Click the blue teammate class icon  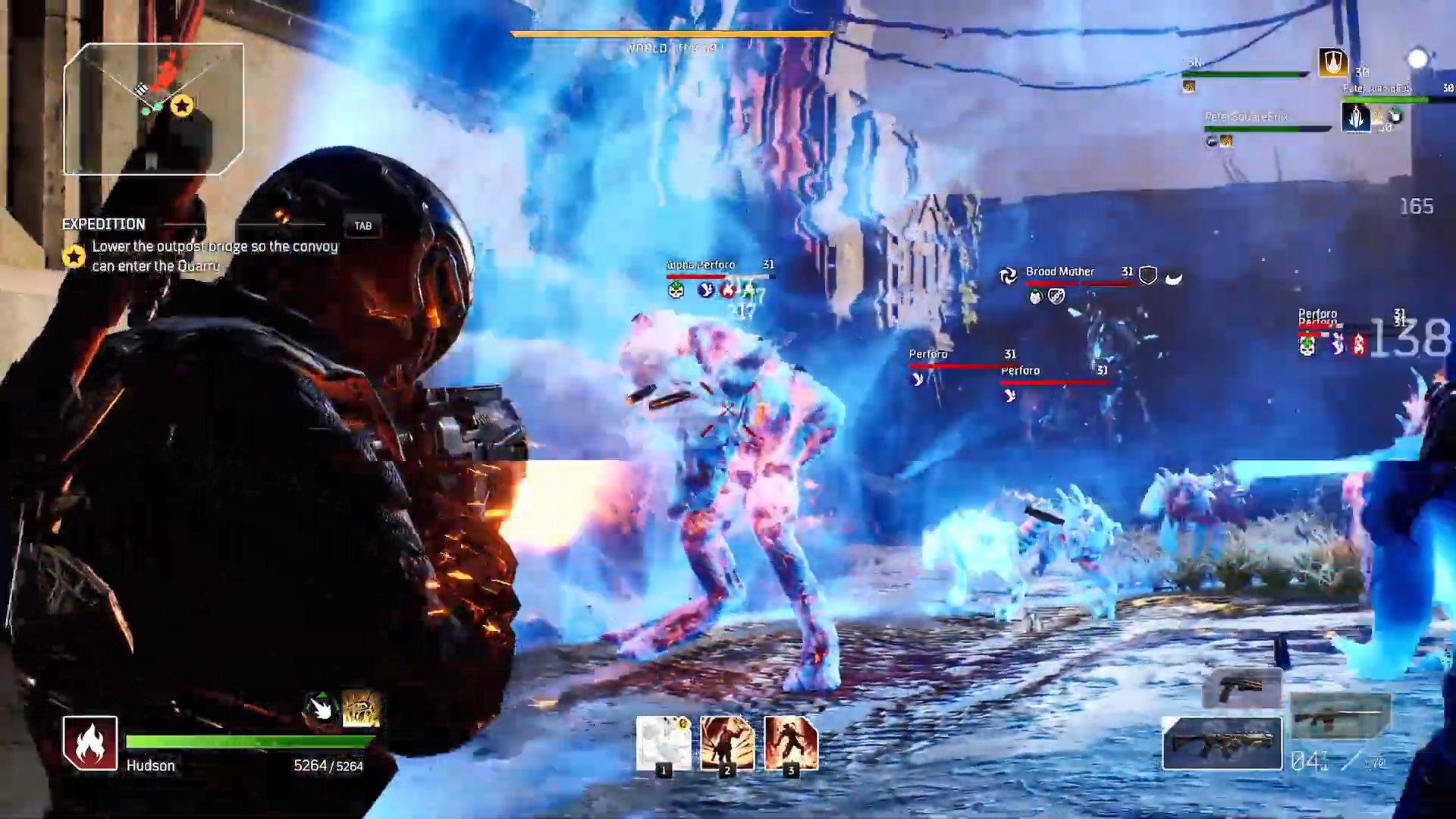(x=1356, y=118)
